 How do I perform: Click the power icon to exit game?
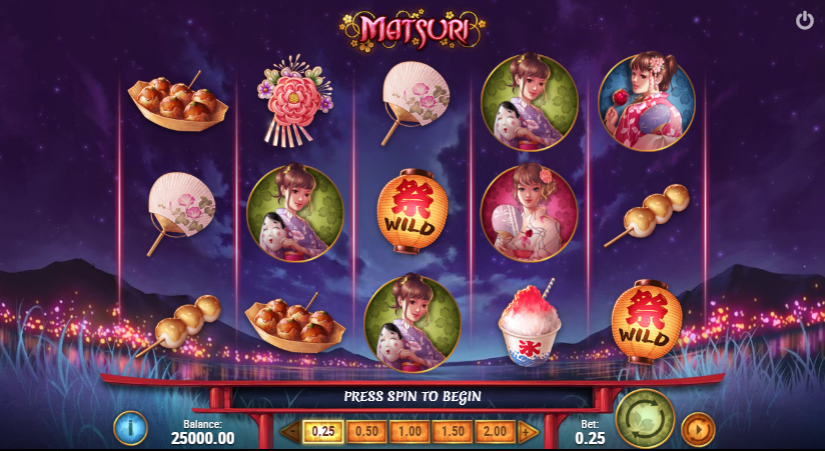804,20
